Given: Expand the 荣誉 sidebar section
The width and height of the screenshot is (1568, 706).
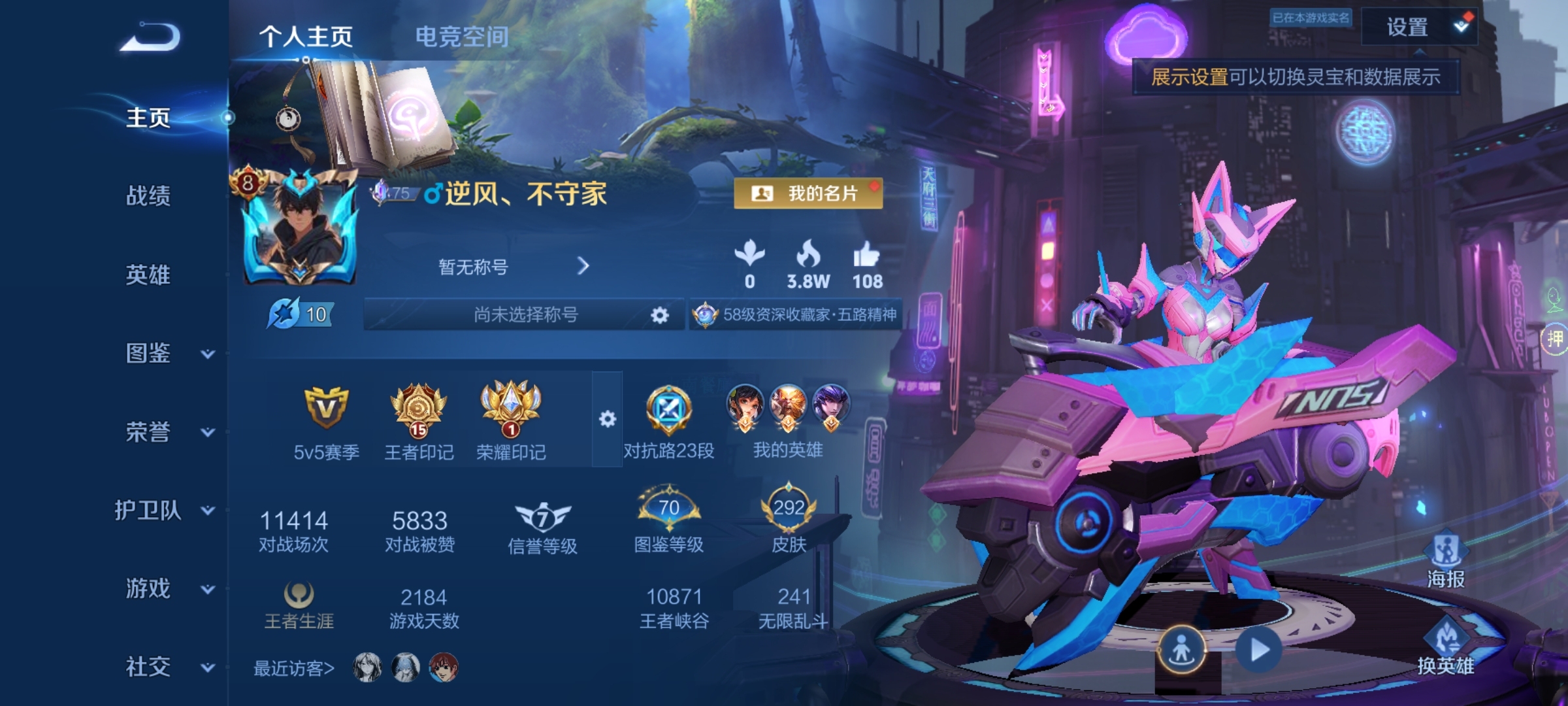Looking at the screenshot, I should (207, 432).
